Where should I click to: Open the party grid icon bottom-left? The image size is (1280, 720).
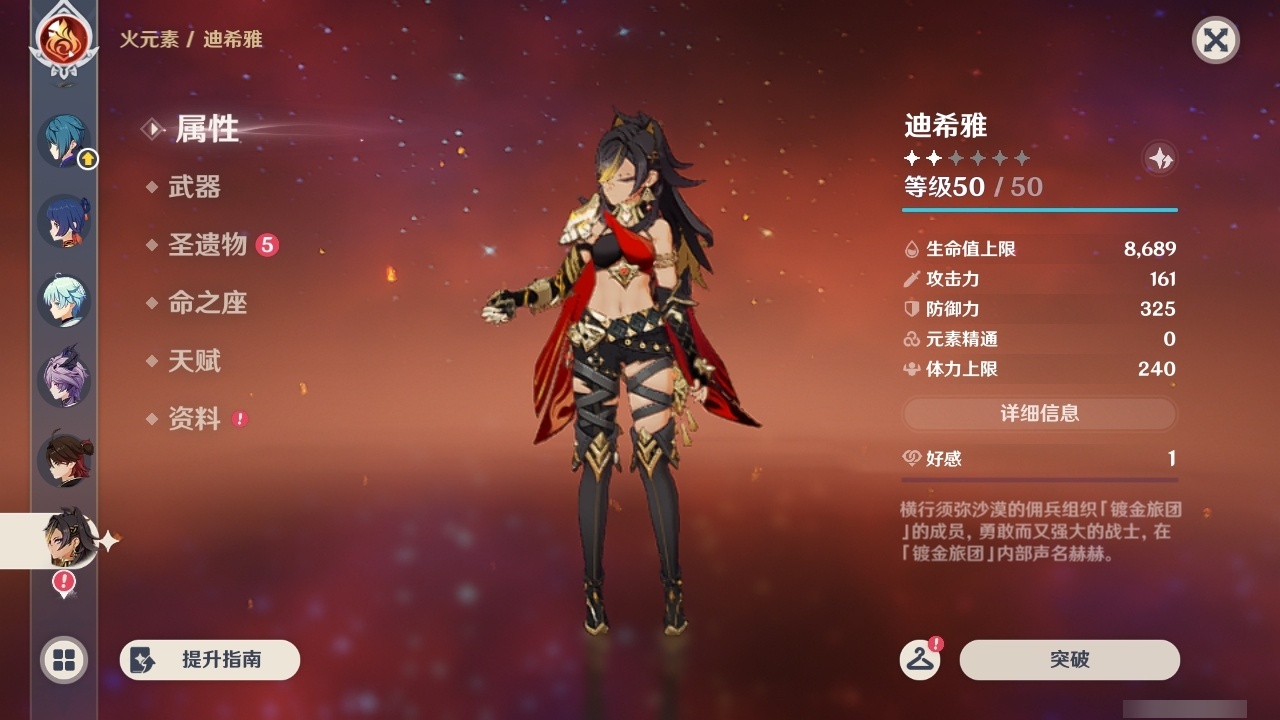[63, 660]
